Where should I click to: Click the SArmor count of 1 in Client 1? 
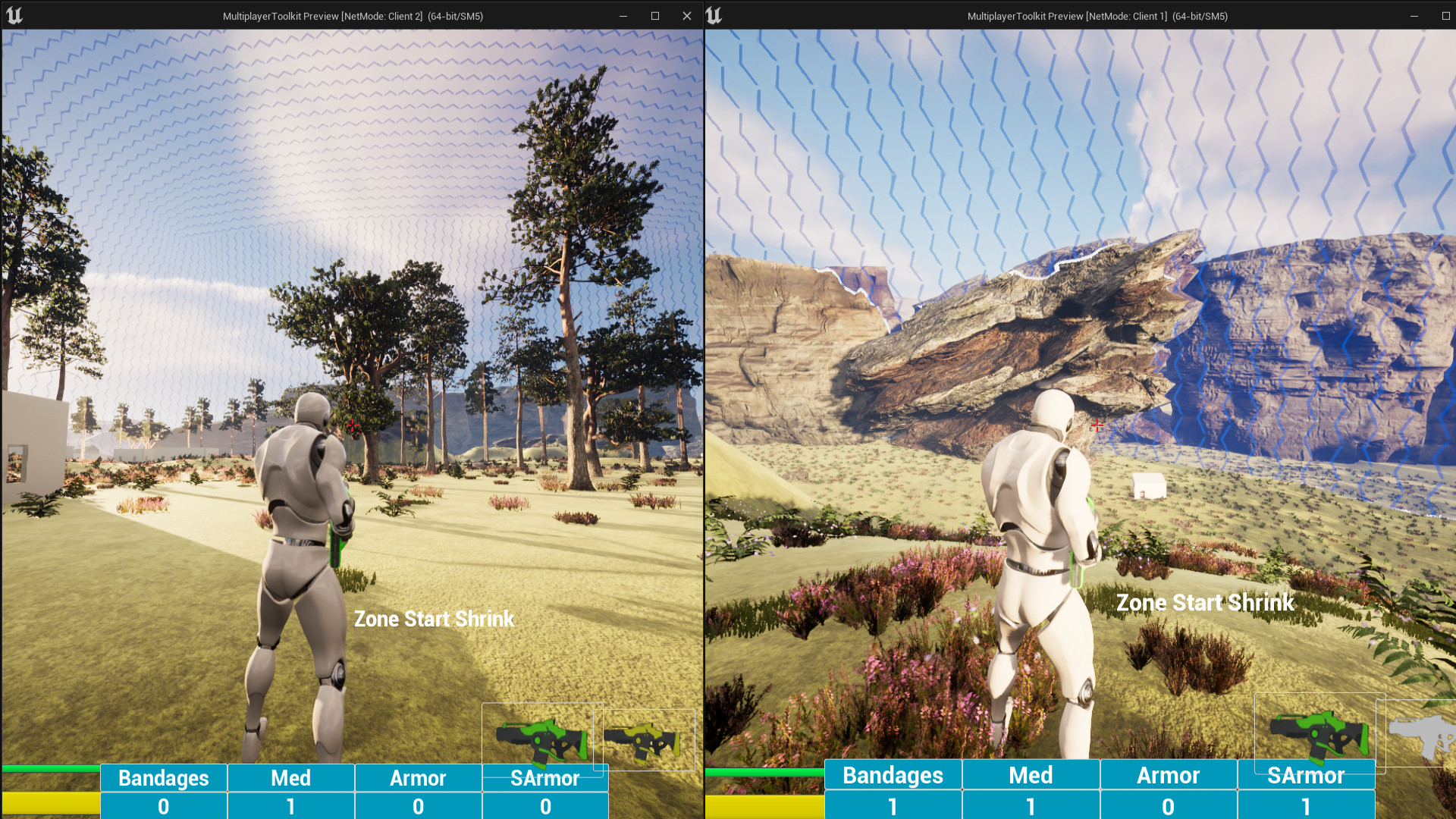point(1307,805)
